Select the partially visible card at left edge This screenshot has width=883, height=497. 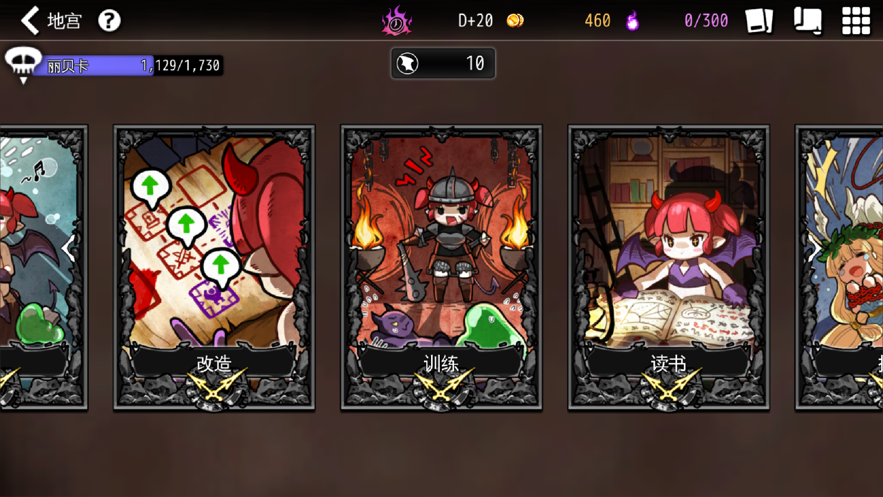(43, 267)
